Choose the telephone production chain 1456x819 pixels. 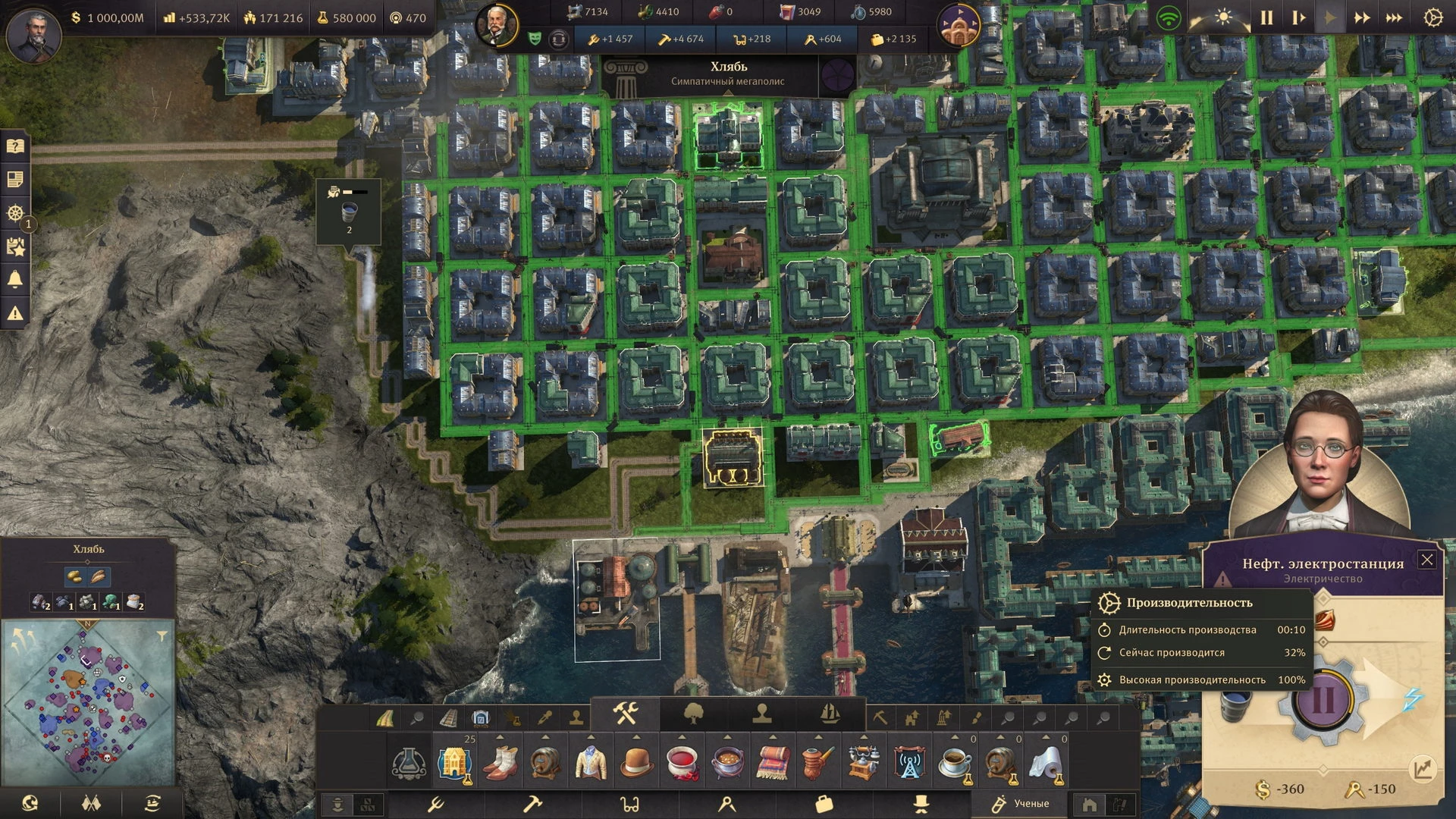[x=864, y=762]
